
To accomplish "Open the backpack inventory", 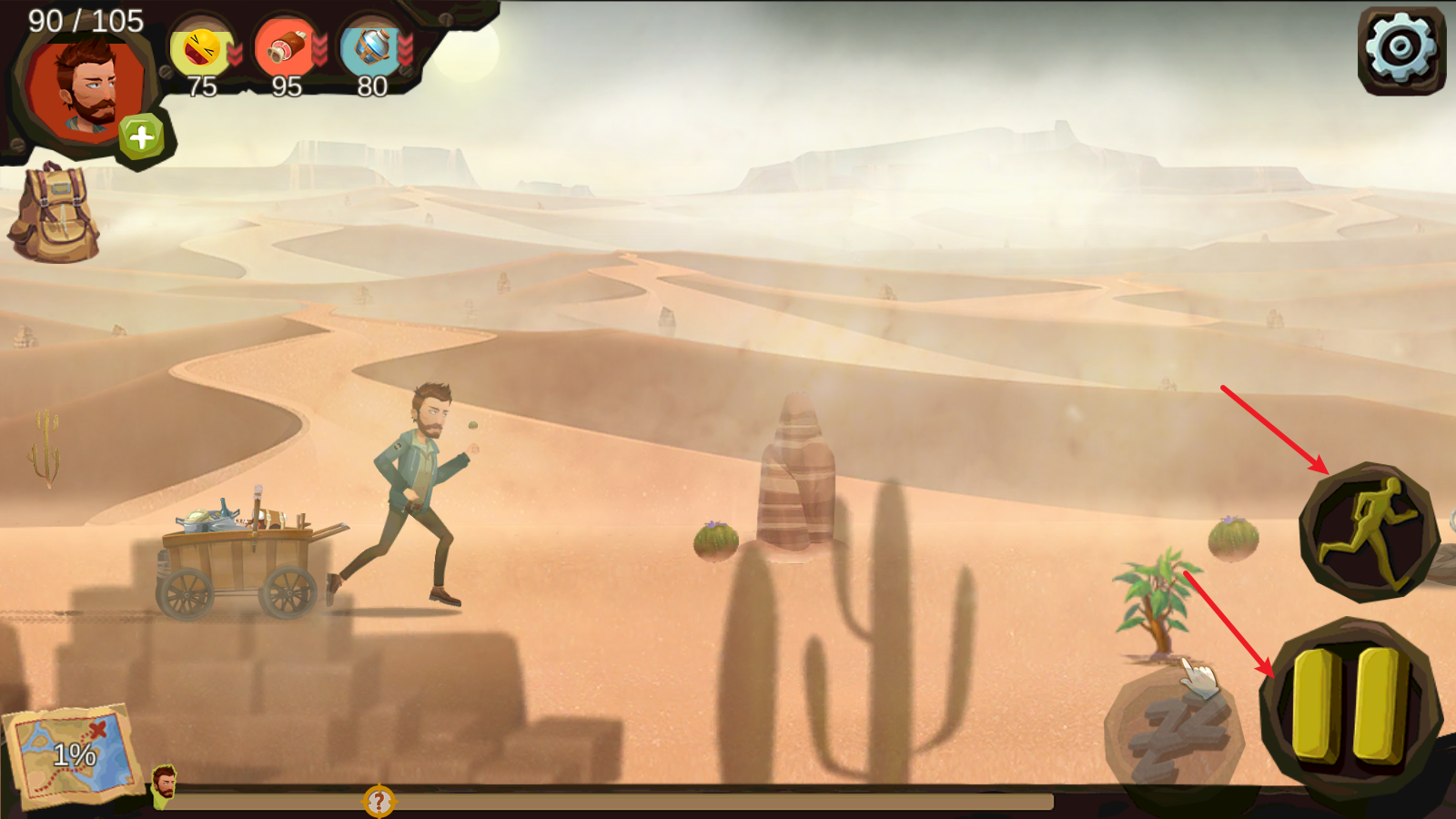I will (55, 215).
